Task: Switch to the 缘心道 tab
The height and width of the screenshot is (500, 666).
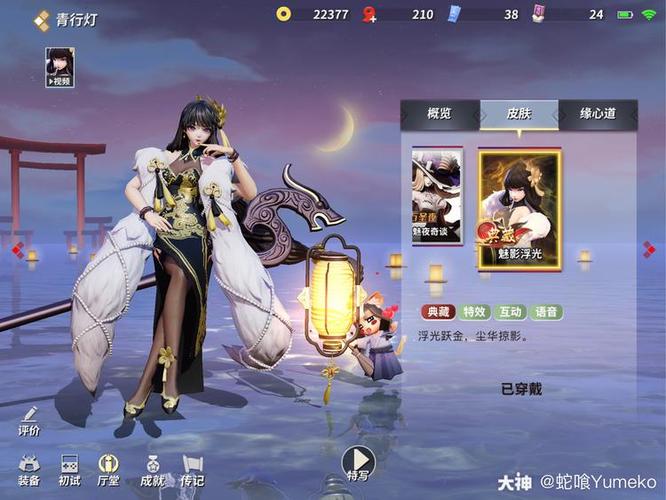Action: (597, 114)
